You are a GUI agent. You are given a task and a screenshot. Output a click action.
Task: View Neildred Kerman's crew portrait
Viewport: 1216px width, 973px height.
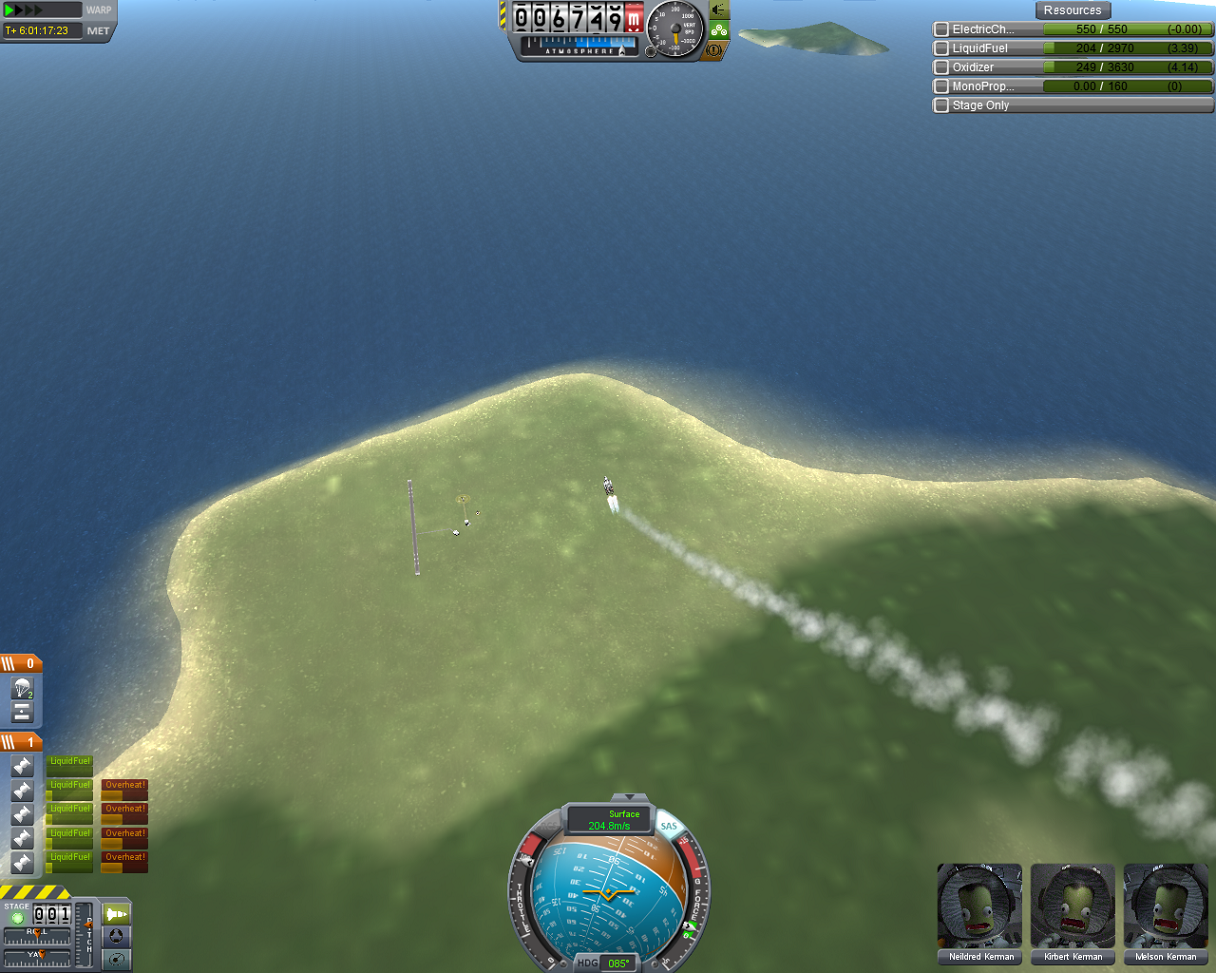979,906
